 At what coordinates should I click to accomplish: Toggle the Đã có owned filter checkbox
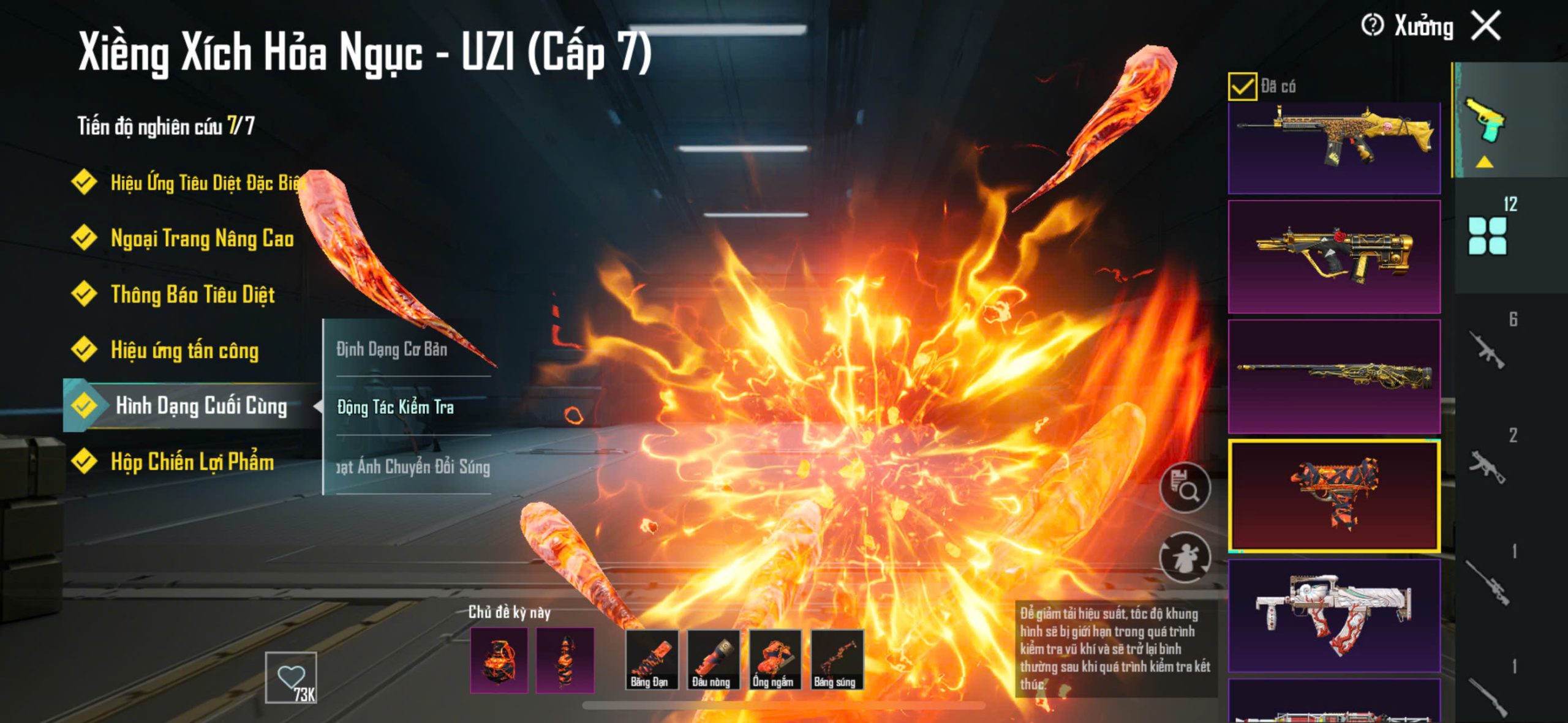1242,86
